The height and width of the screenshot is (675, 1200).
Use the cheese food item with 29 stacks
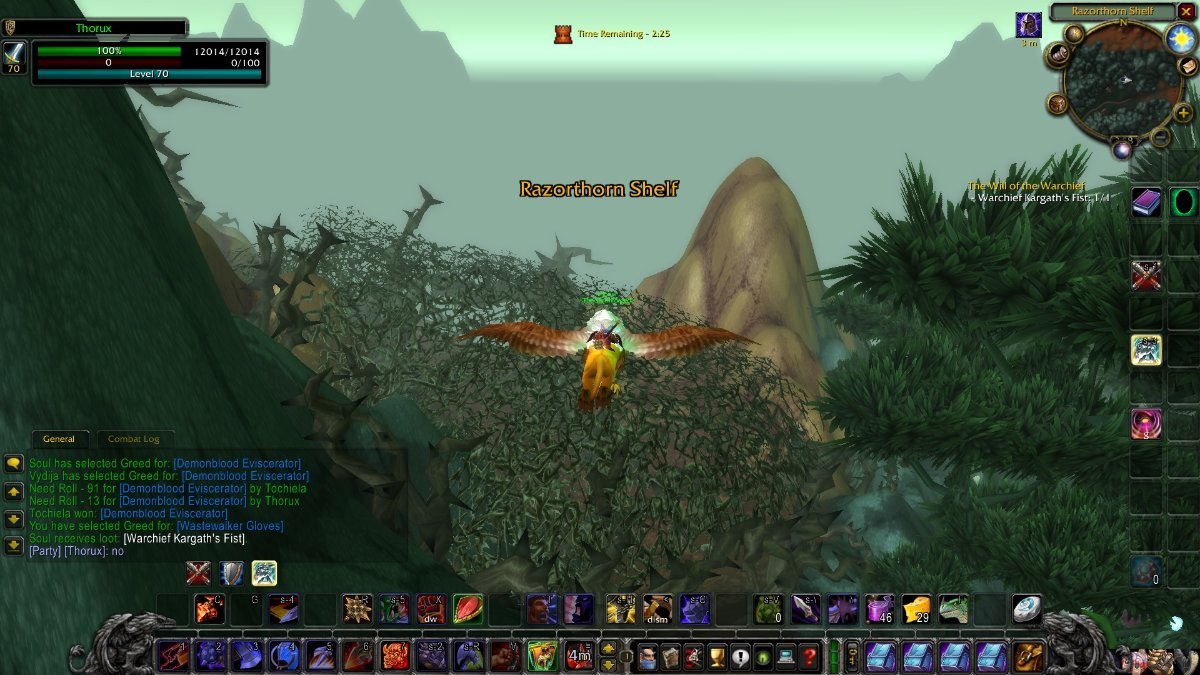point(916,608)
